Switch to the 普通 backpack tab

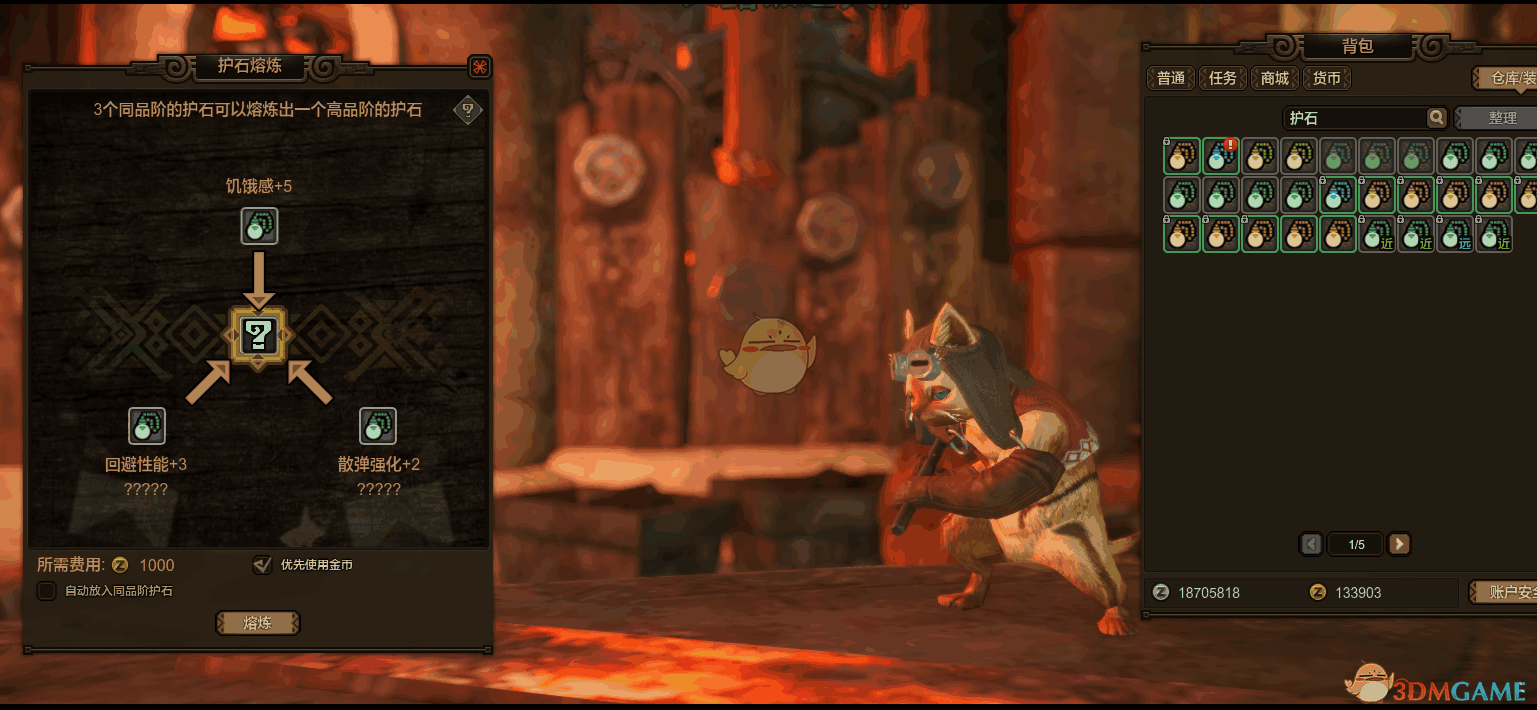tap(1171, 78)
